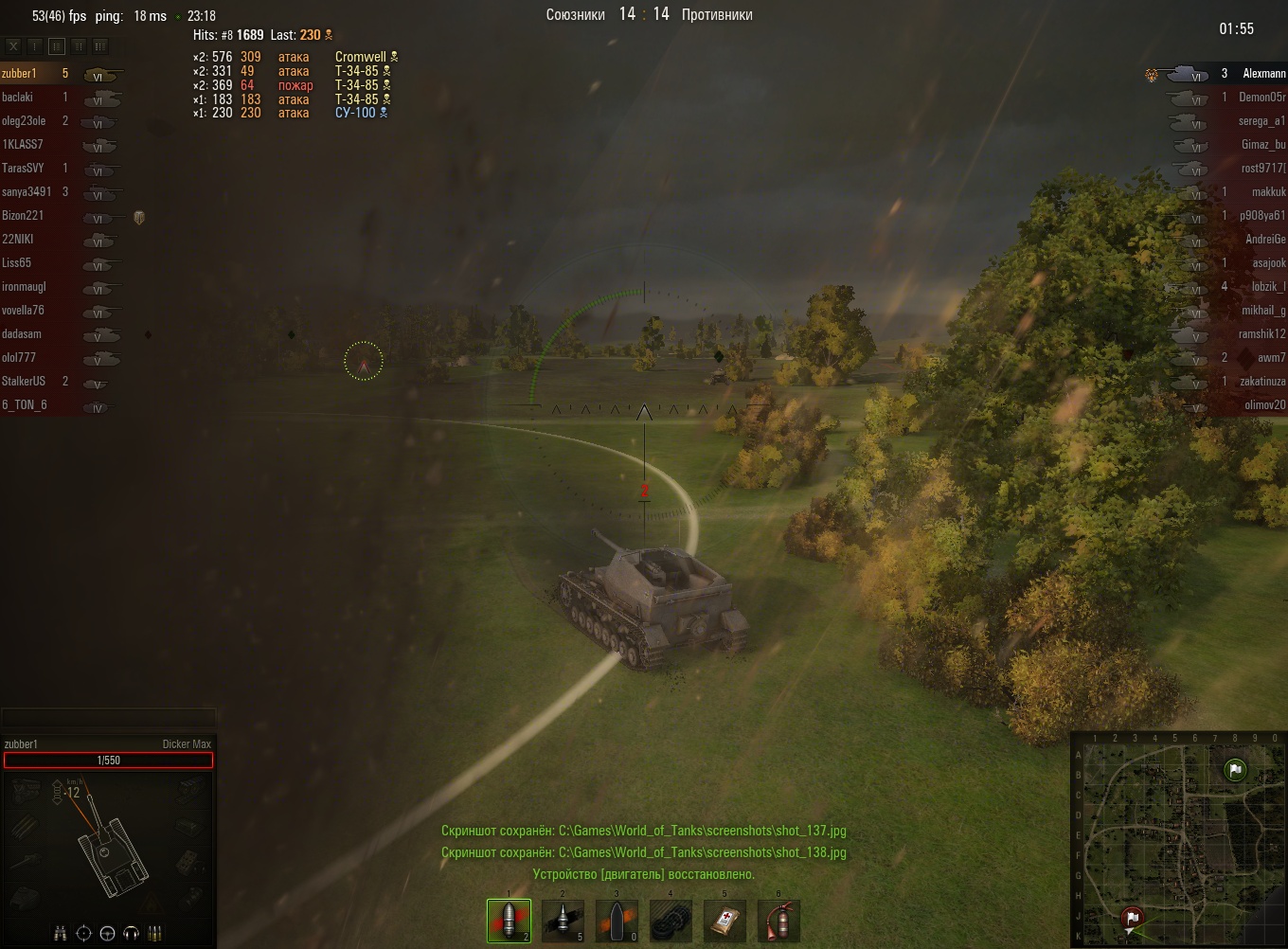Switch team panel to the narrowest dotted mode
1288x949 pixels.
[35, 45]
